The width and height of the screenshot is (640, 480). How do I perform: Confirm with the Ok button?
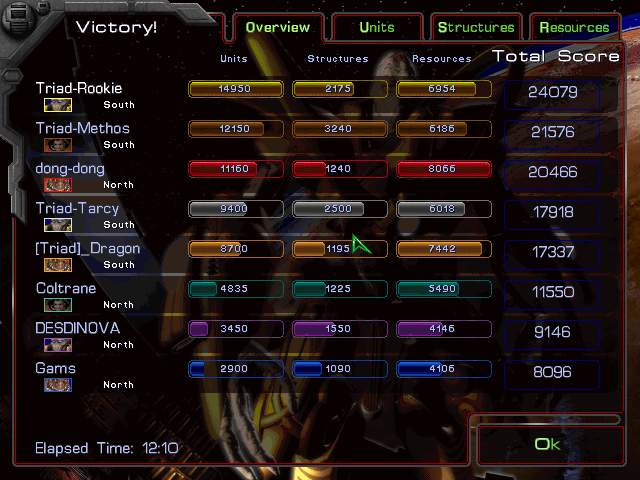point(547,444)
